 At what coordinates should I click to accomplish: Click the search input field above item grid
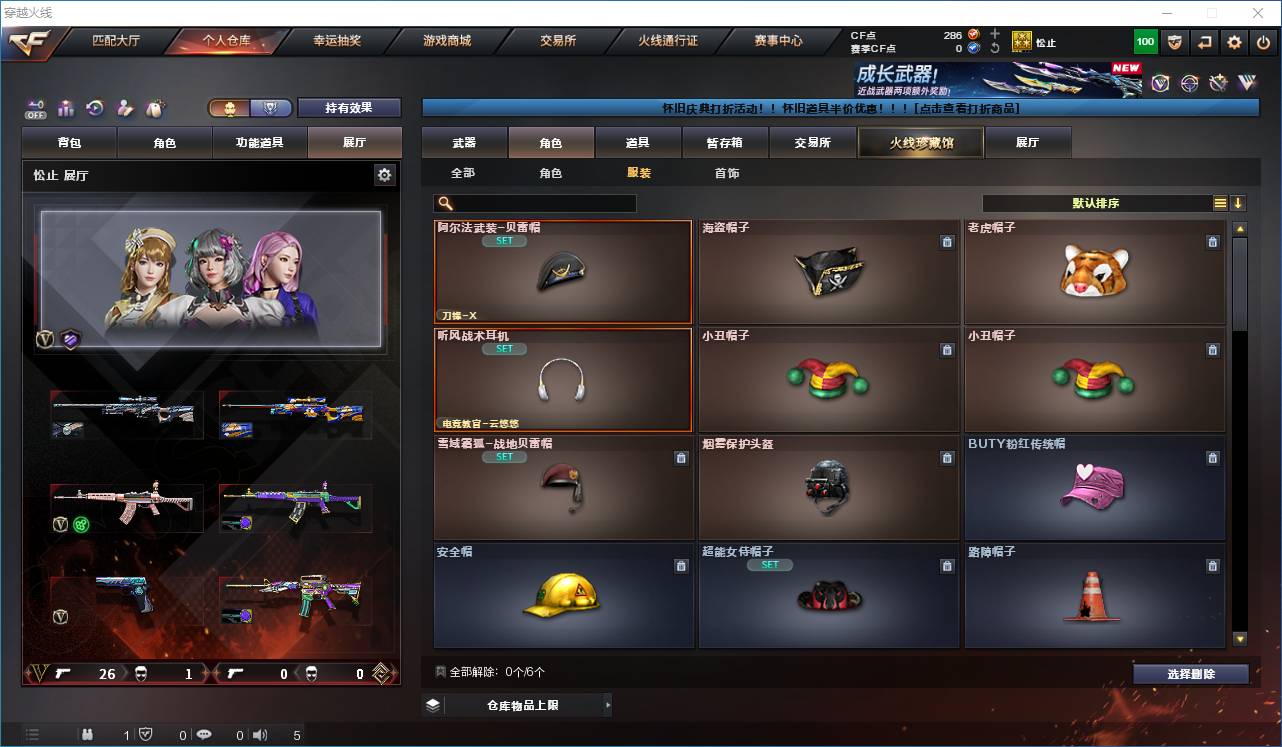click(540, 203)
